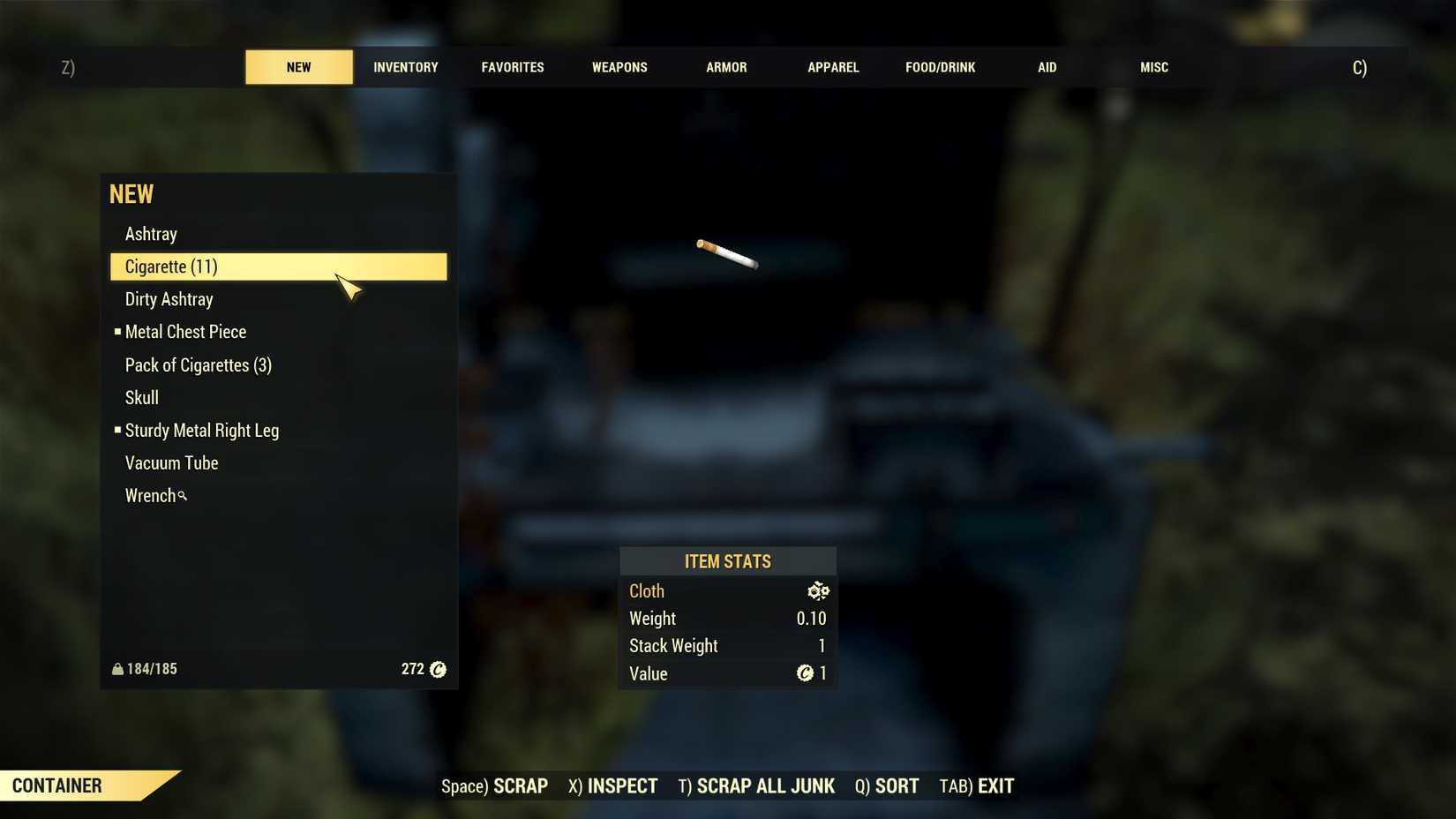Click the junk marker beside Metal Chest Piece

point(116,331)
